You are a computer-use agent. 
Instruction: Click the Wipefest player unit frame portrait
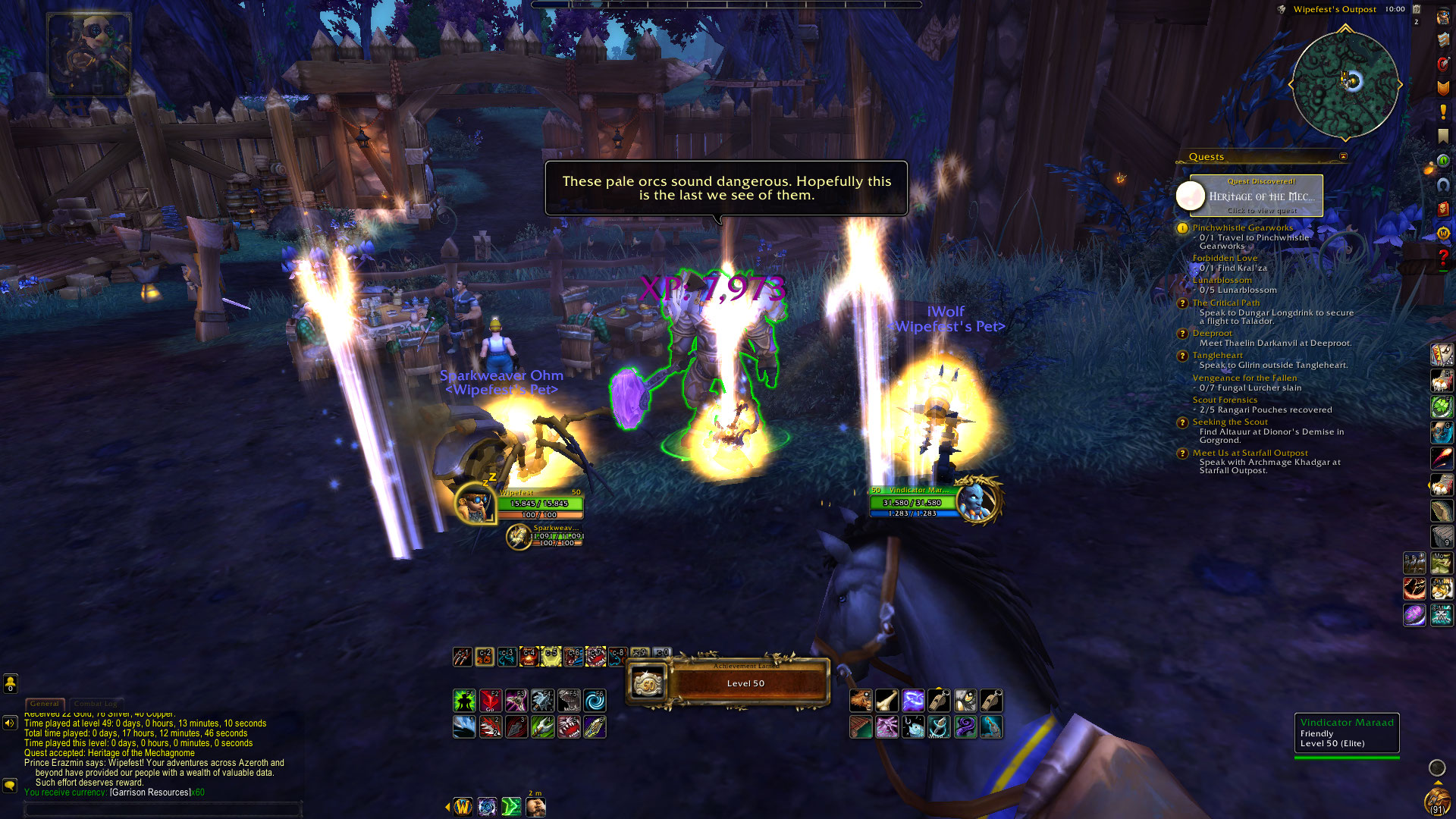[x=475, y=503]
